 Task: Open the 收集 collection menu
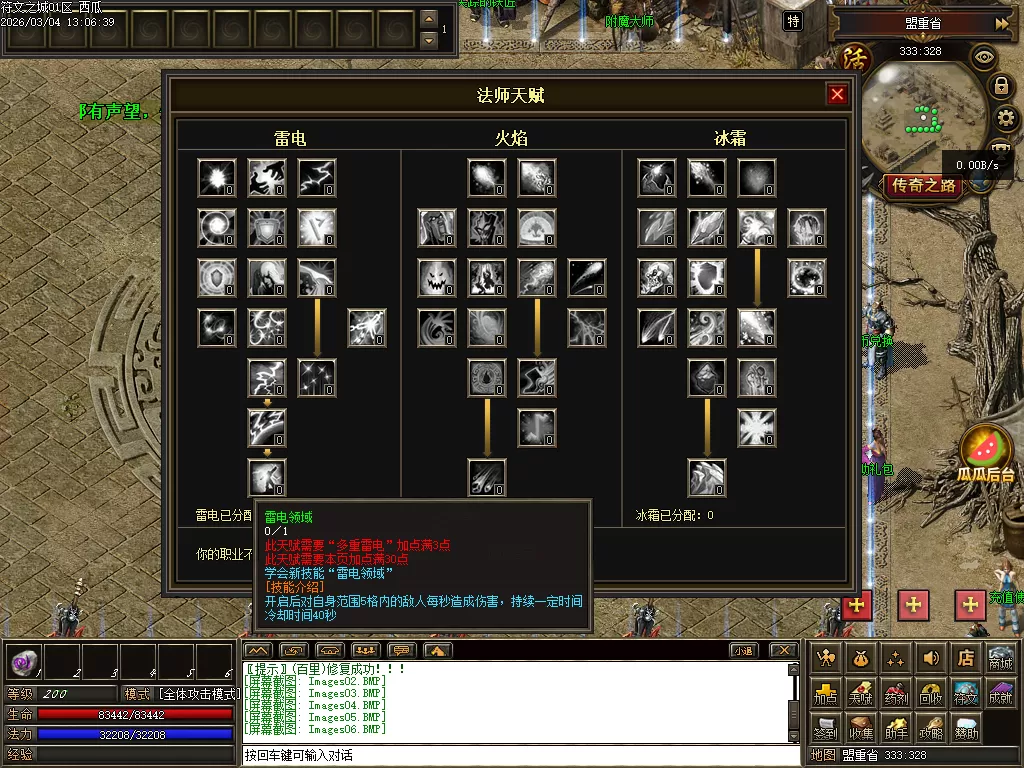click(x=861, y=729)
